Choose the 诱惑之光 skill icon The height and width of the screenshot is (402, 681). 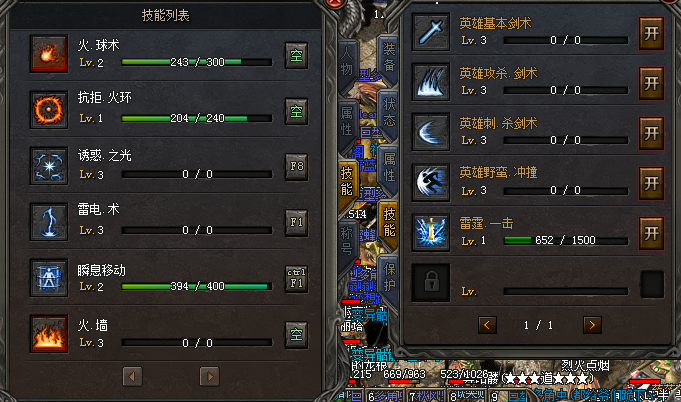coord(44,164)
